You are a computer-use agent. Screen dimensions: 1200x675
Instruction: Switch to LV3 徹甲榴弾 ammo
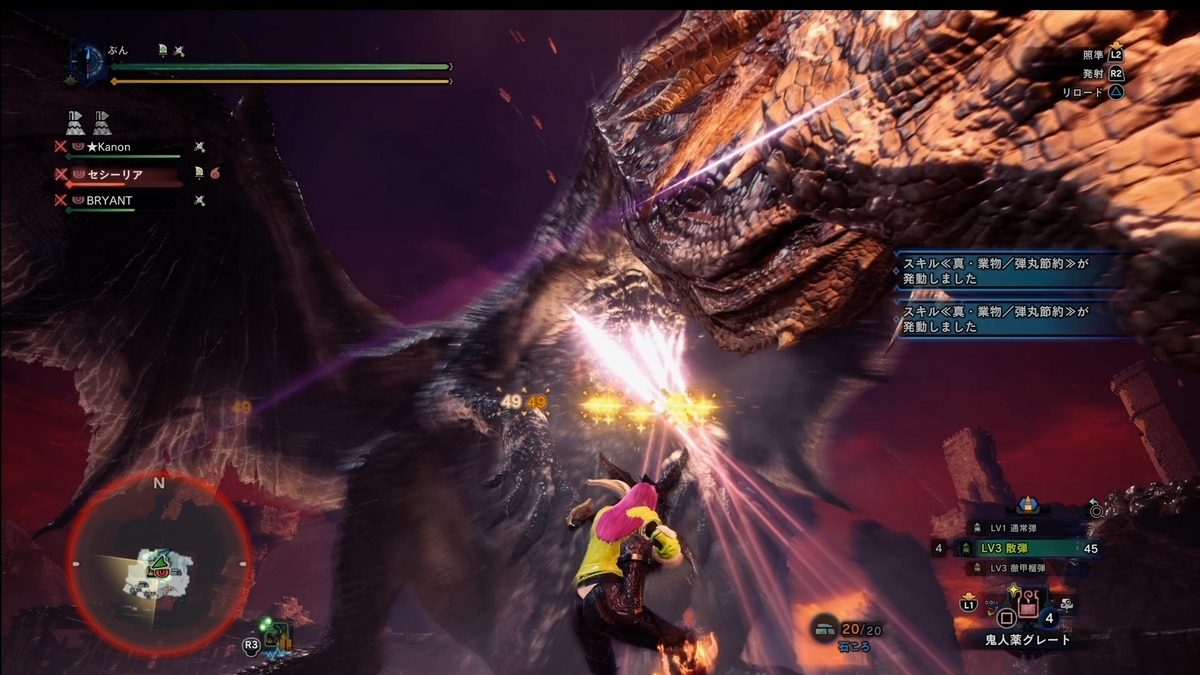[1019, 568]
